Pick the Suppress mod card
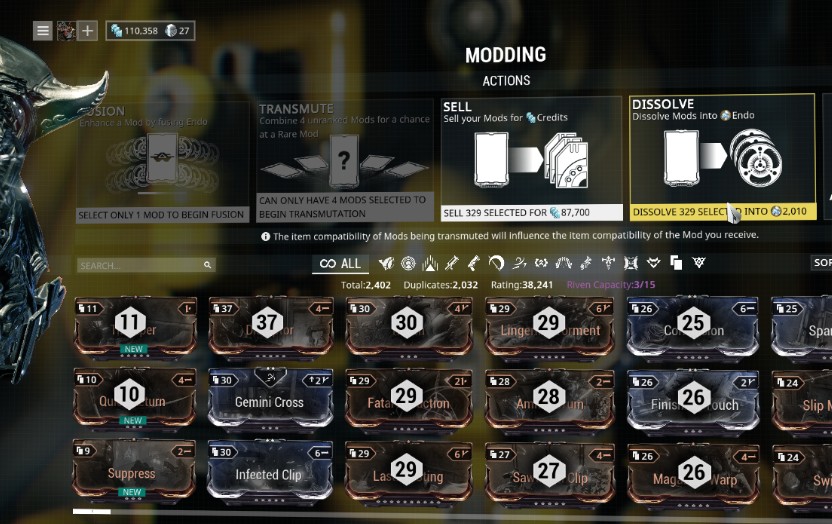832x524 pixels. [132, 473]
